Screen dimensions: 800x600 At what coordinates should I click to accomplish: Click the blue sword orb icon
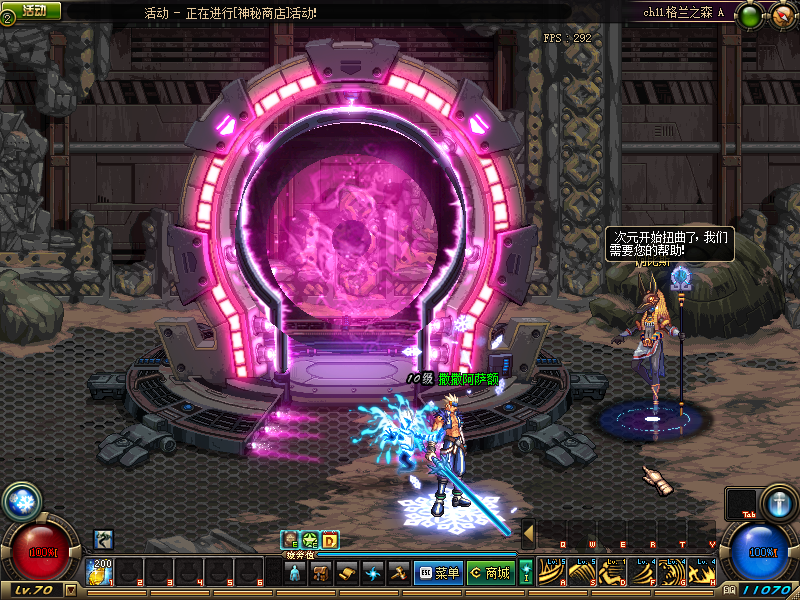tap(779, 503)
